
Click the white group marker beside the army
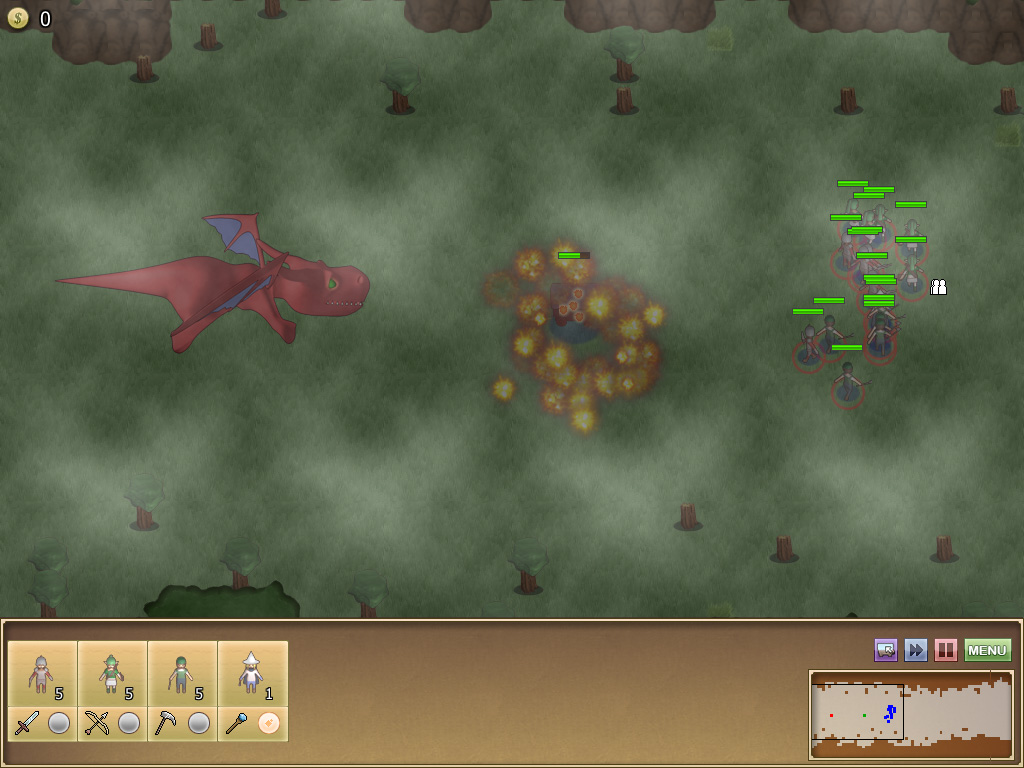(x=938, y=287)
